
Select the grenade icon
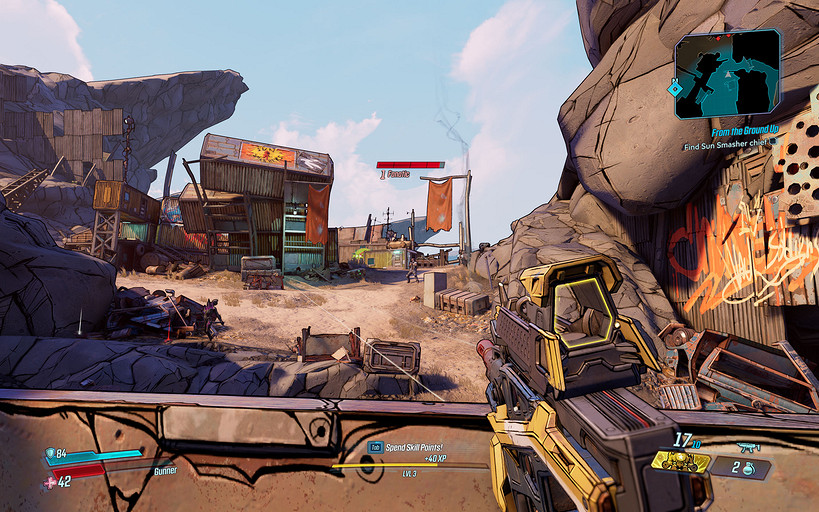click(748, 468)
